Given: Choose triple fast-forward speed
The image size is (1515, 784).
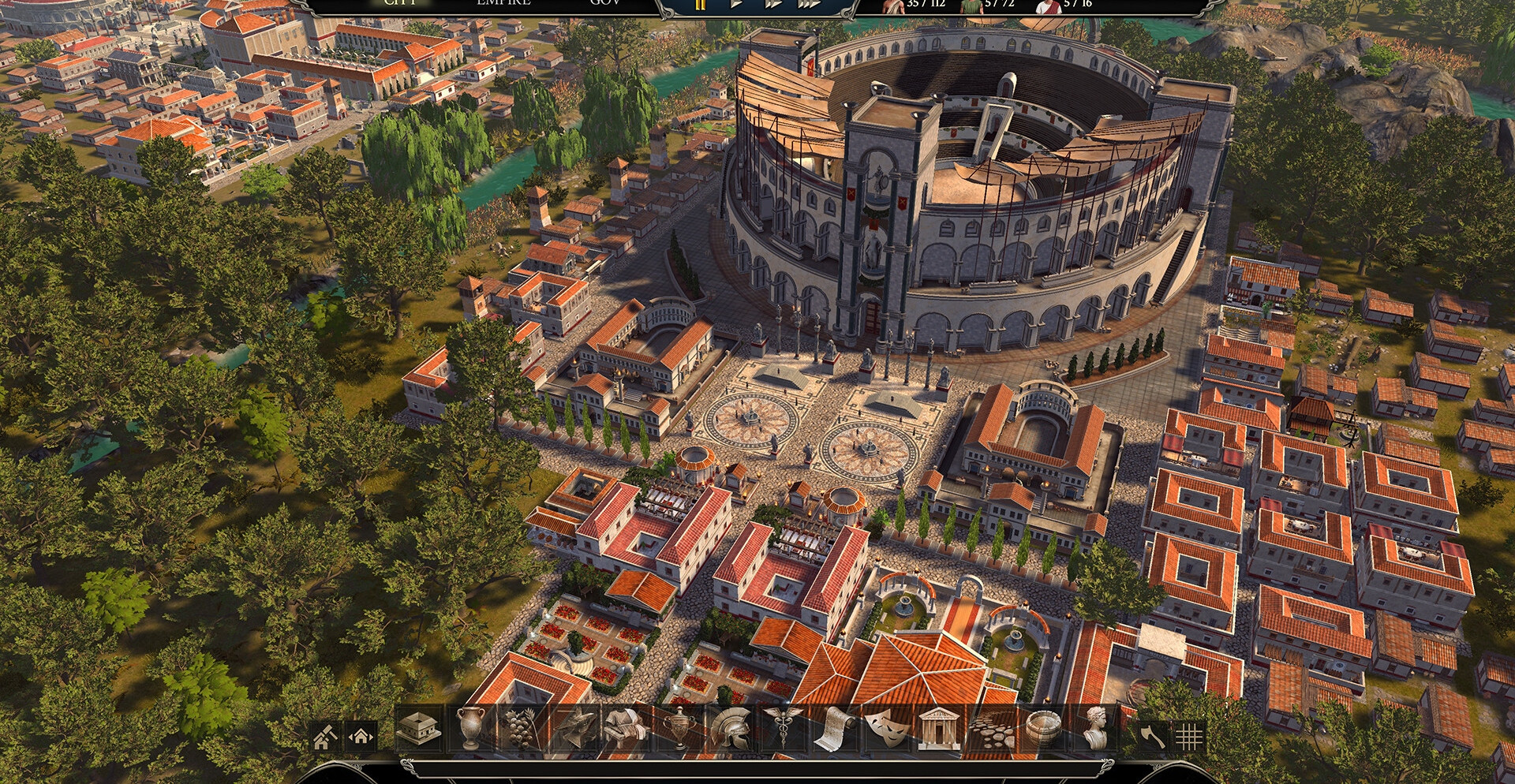Looking at the screenshot, I should click(x=811, y=4).
